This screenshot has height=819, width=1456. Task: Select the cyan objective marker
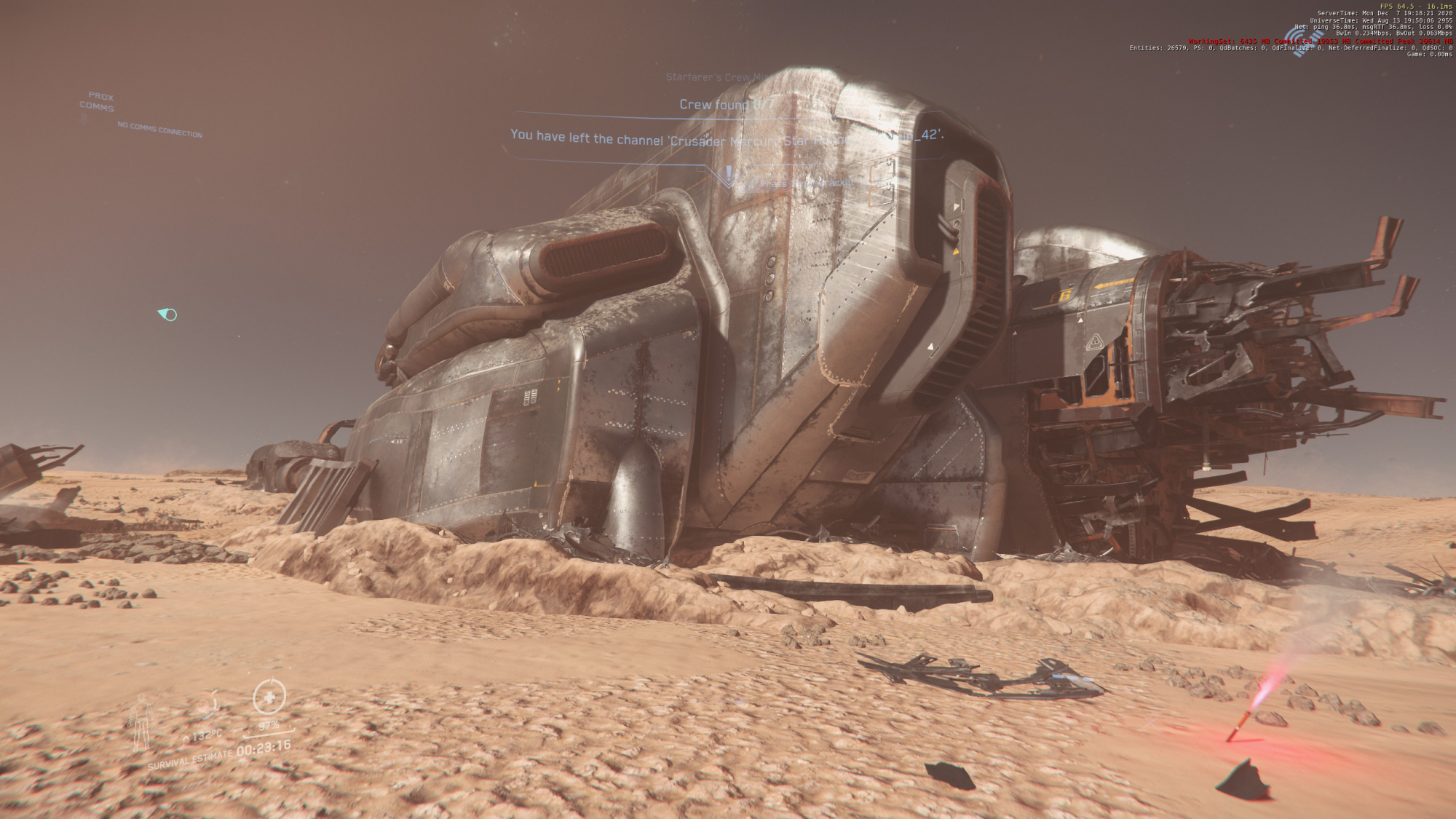click(168, 314)
